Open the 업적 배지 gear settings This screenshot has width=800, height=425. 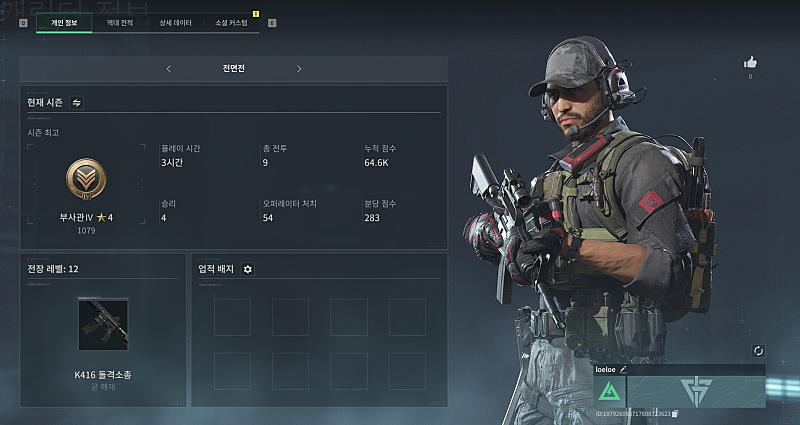(x=248, y=269)
